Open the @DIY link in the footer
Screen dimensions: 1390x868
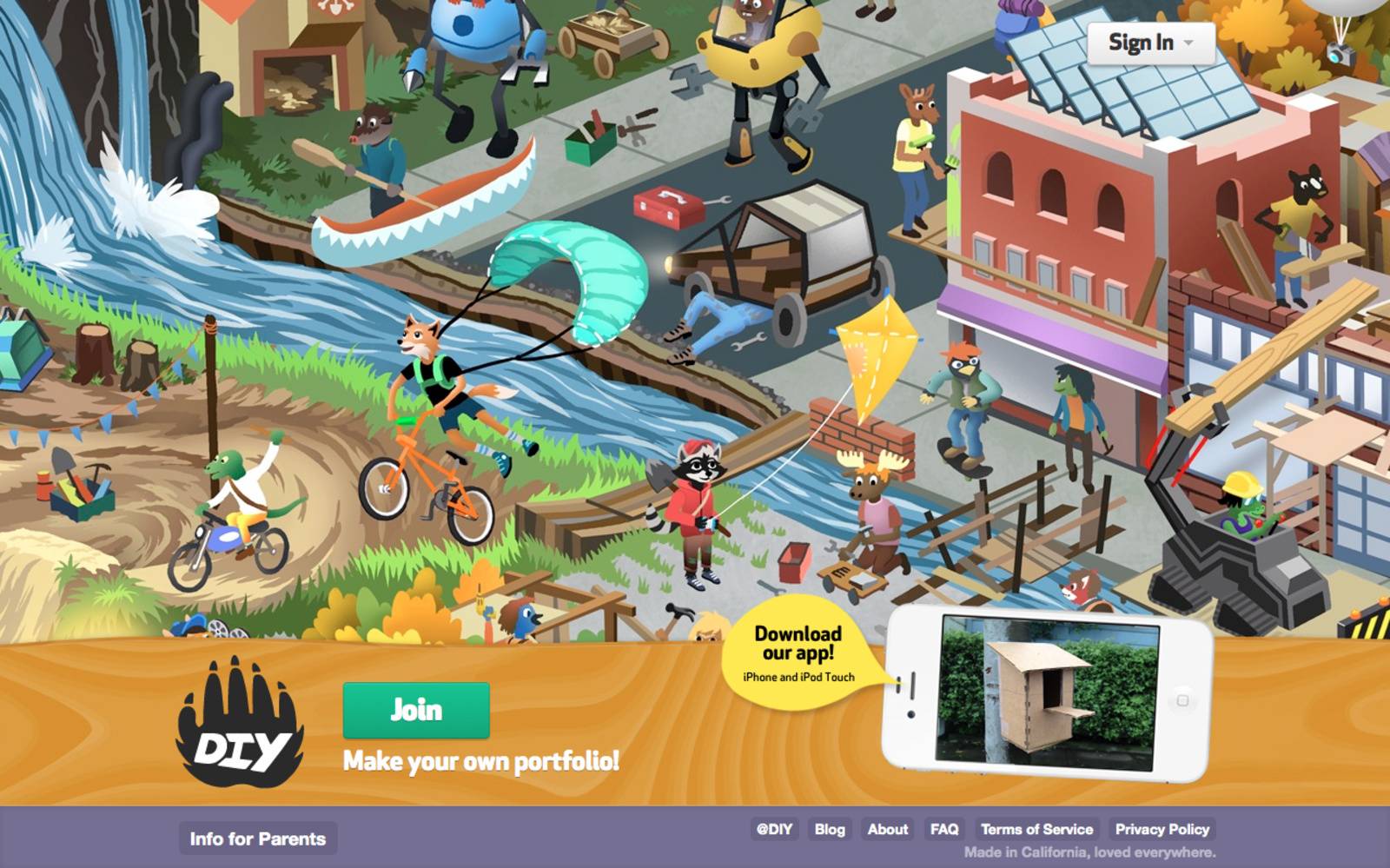pos(773,830)
